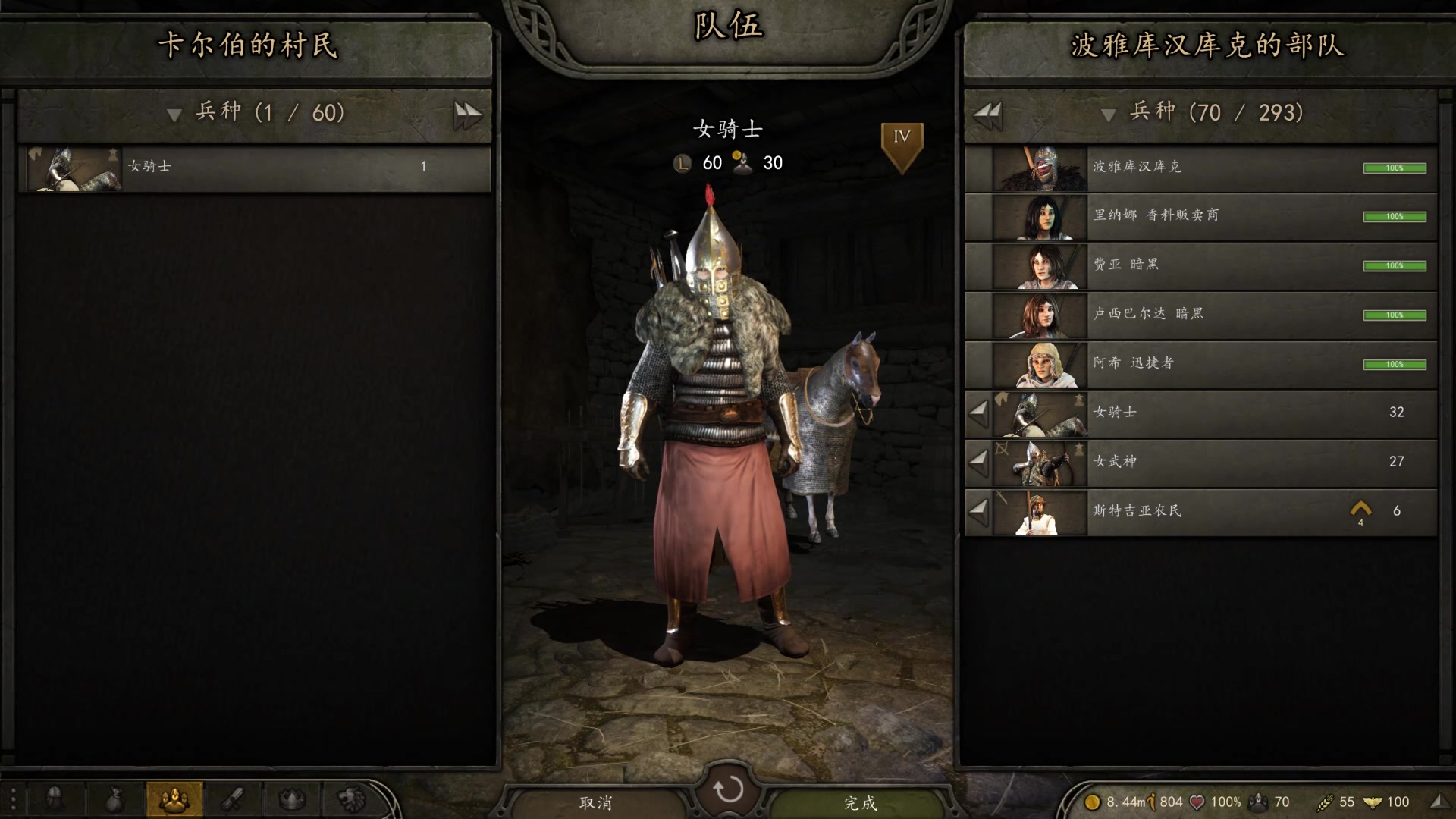Screen dimensions: 1456x819
Task: Collapse the villagers 兵种 section header
Action: point(174,115)
